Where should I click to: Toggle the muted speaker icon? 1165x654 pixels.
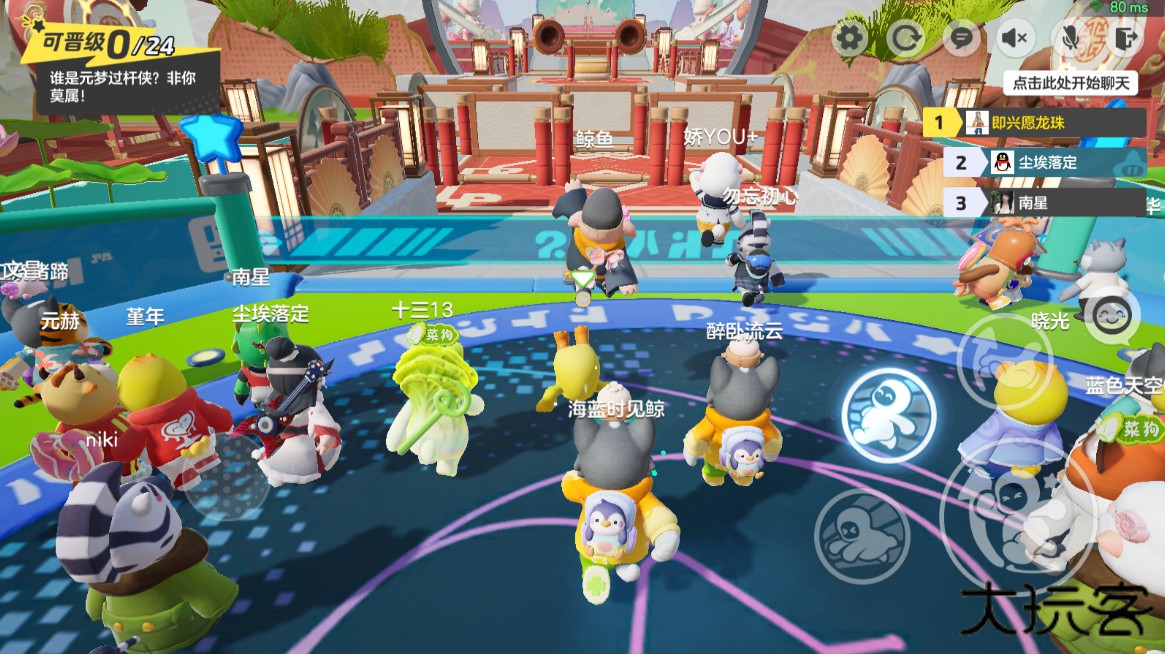coord(1016,39)
